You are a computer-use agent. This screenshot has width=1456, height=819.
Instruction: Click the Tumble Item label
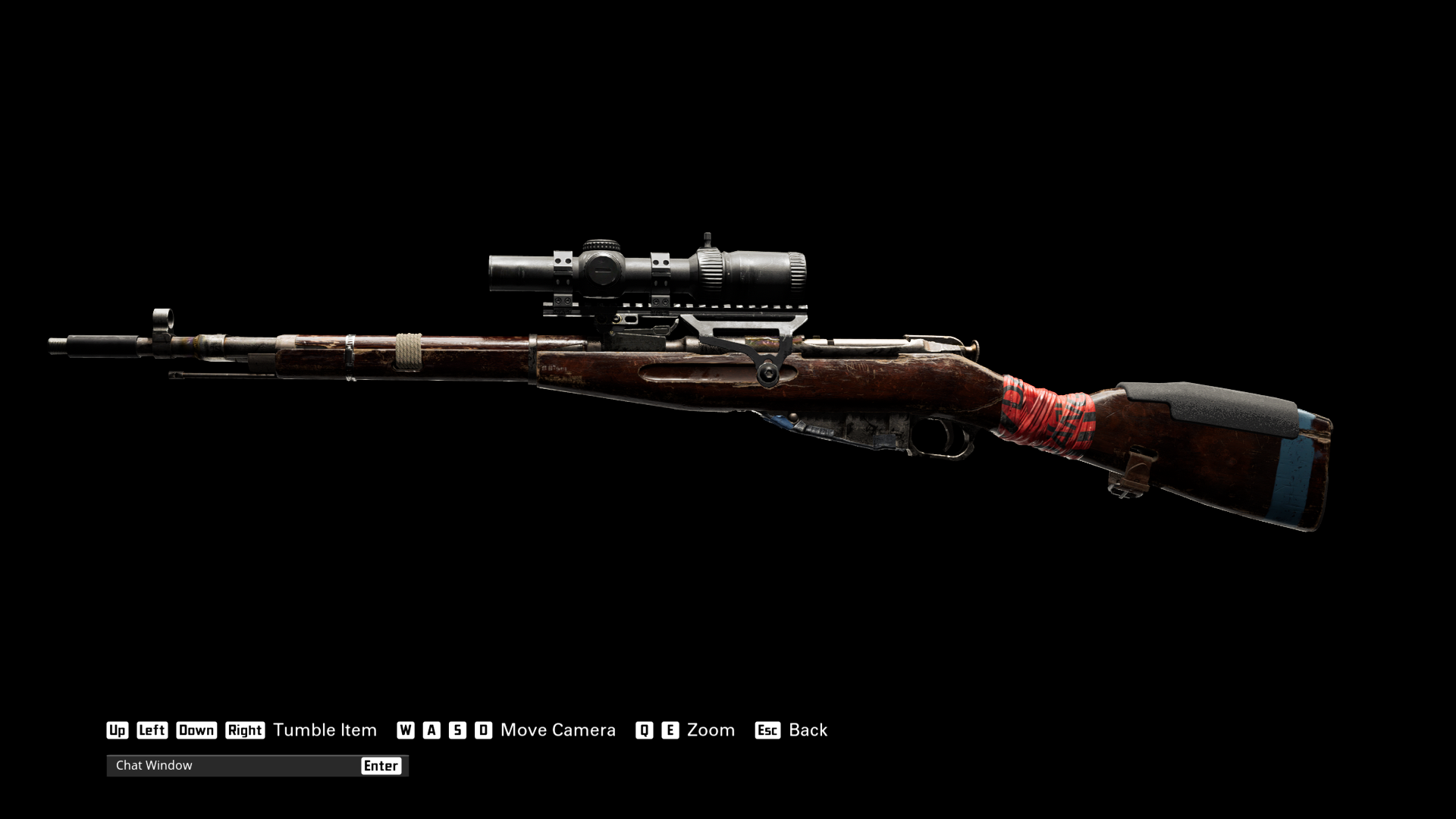pos(325,730)
